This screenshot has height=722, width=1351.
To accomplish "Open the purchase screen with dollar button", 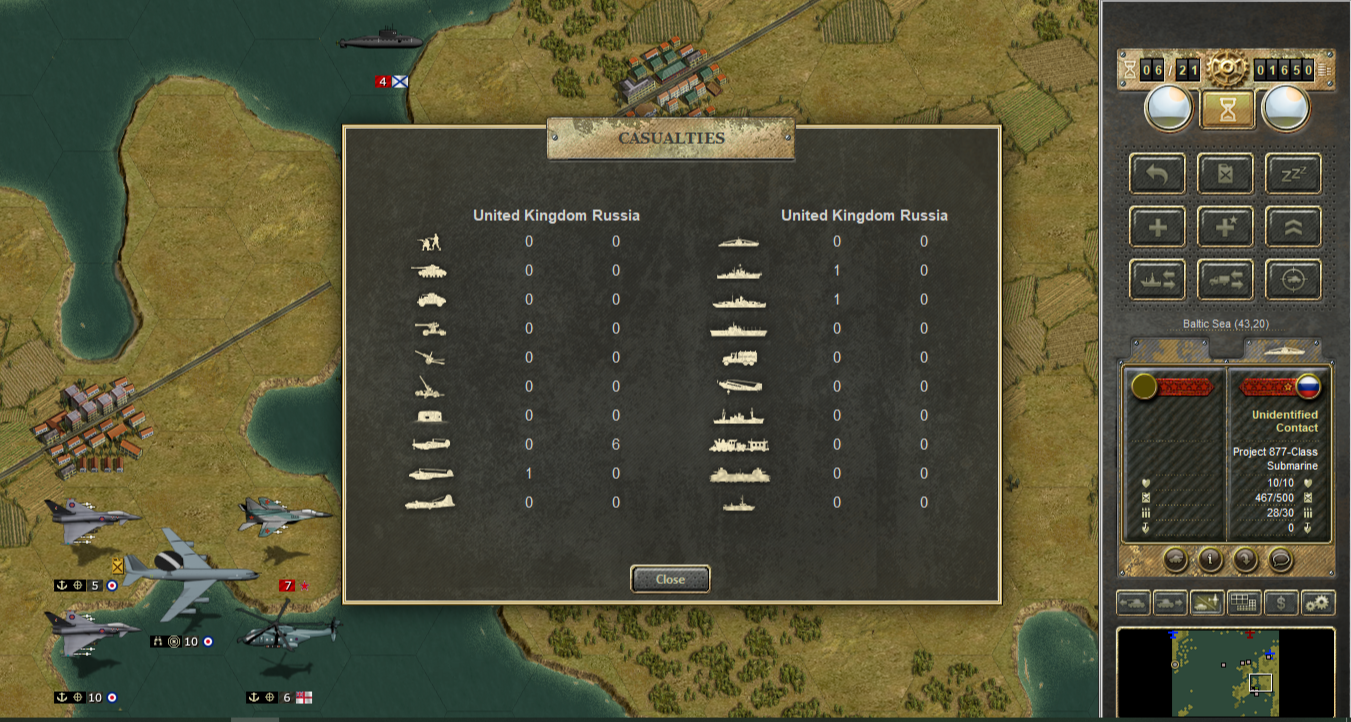I will pos(1281,603).
